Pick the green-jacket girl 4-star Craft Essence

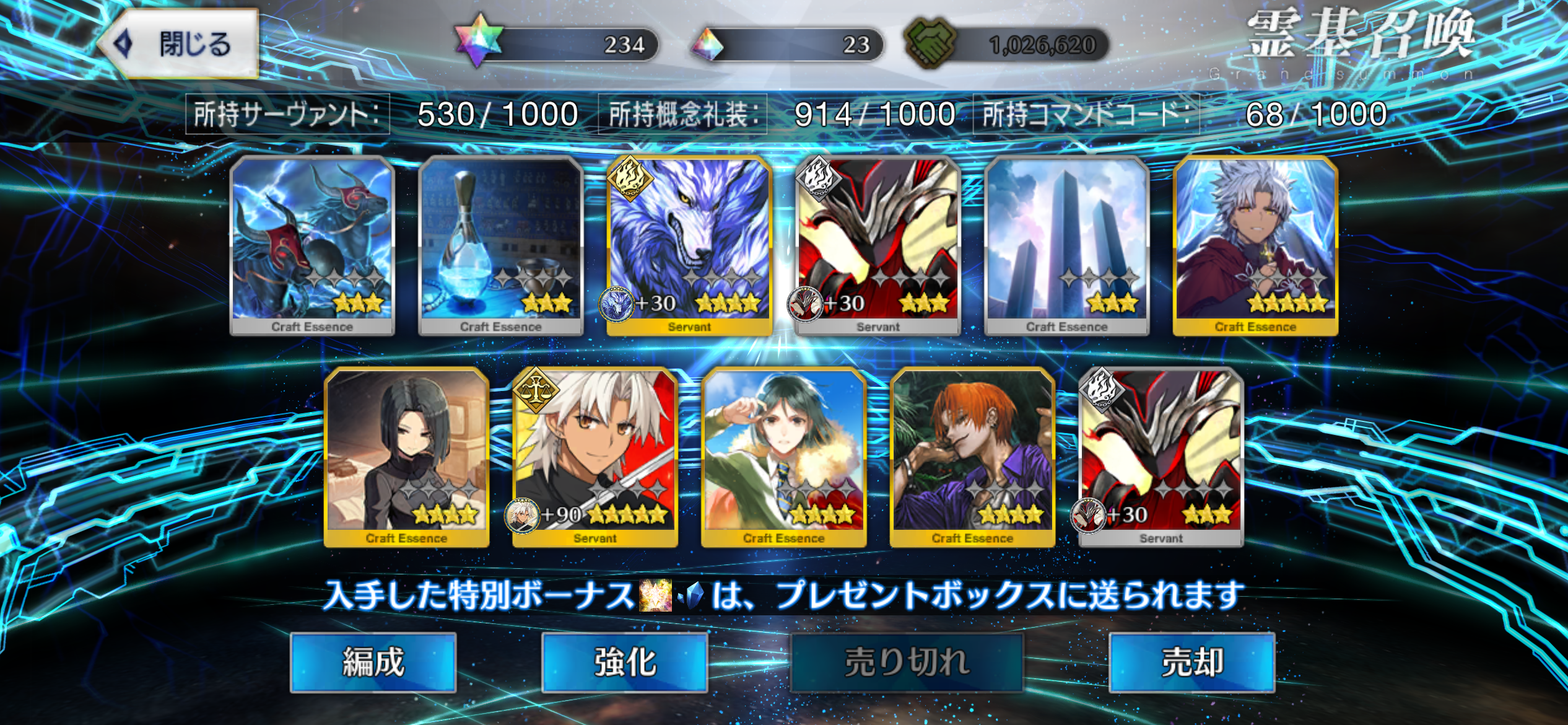(783, 457)
